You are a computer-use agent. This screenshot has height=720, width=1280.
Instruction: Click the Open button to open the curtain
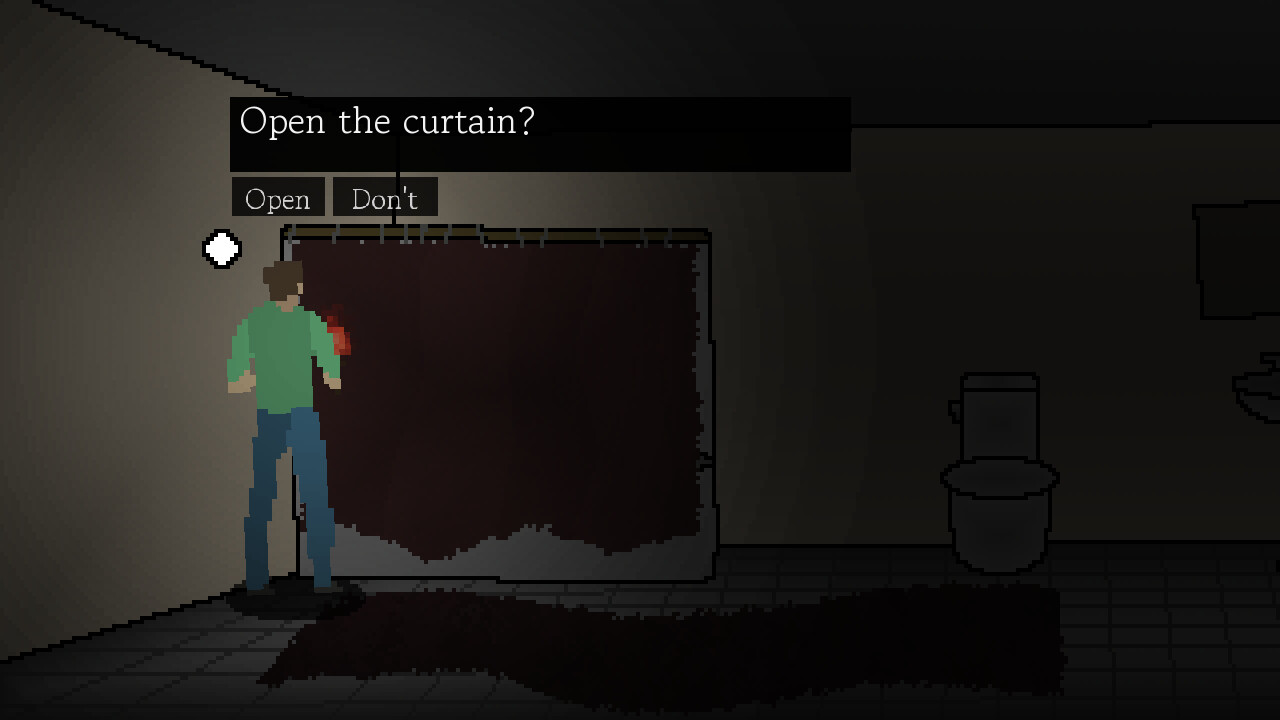[277, 198]
